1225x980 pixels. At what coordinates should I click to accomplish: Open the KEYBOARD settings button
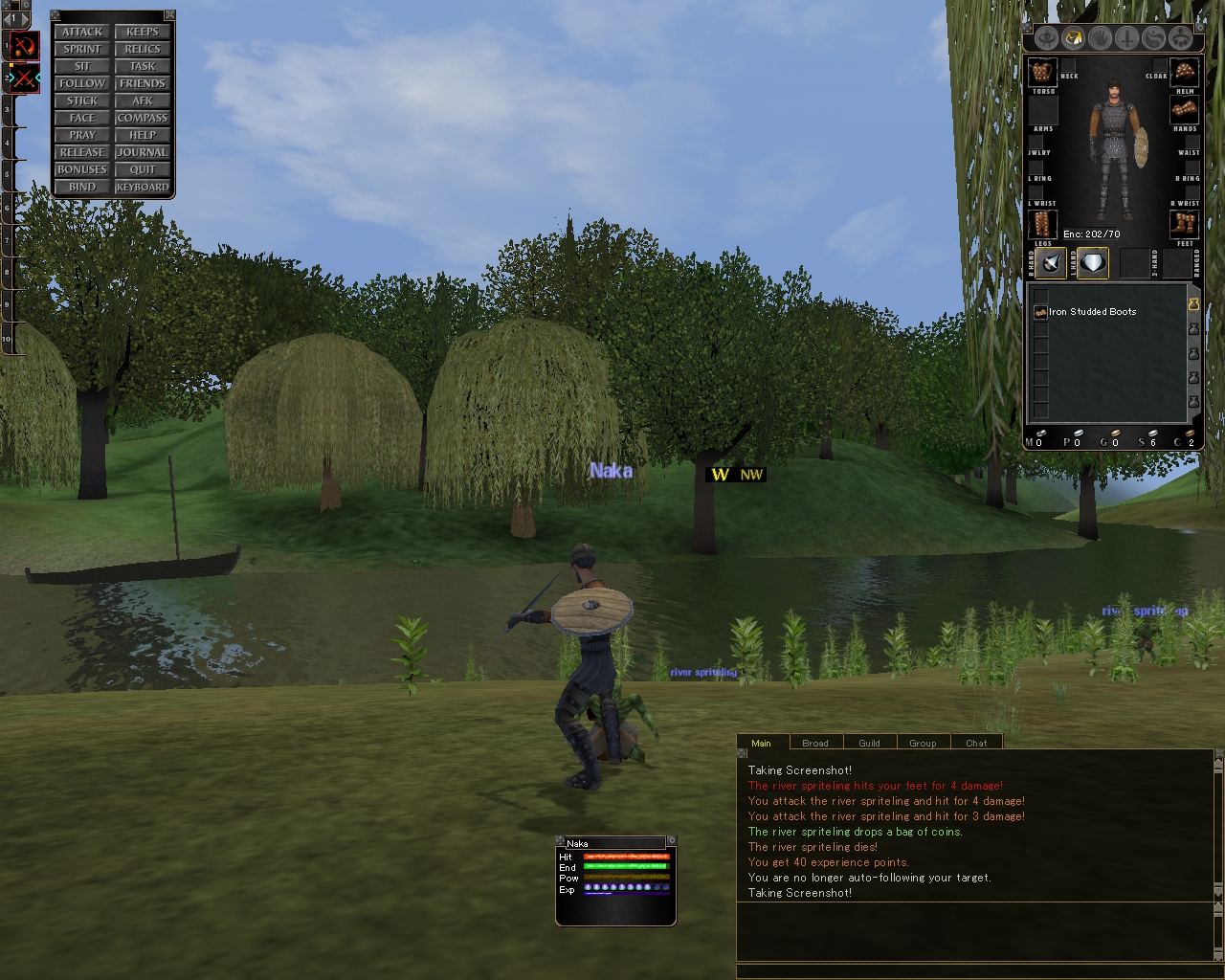click(x=143, y=187)
